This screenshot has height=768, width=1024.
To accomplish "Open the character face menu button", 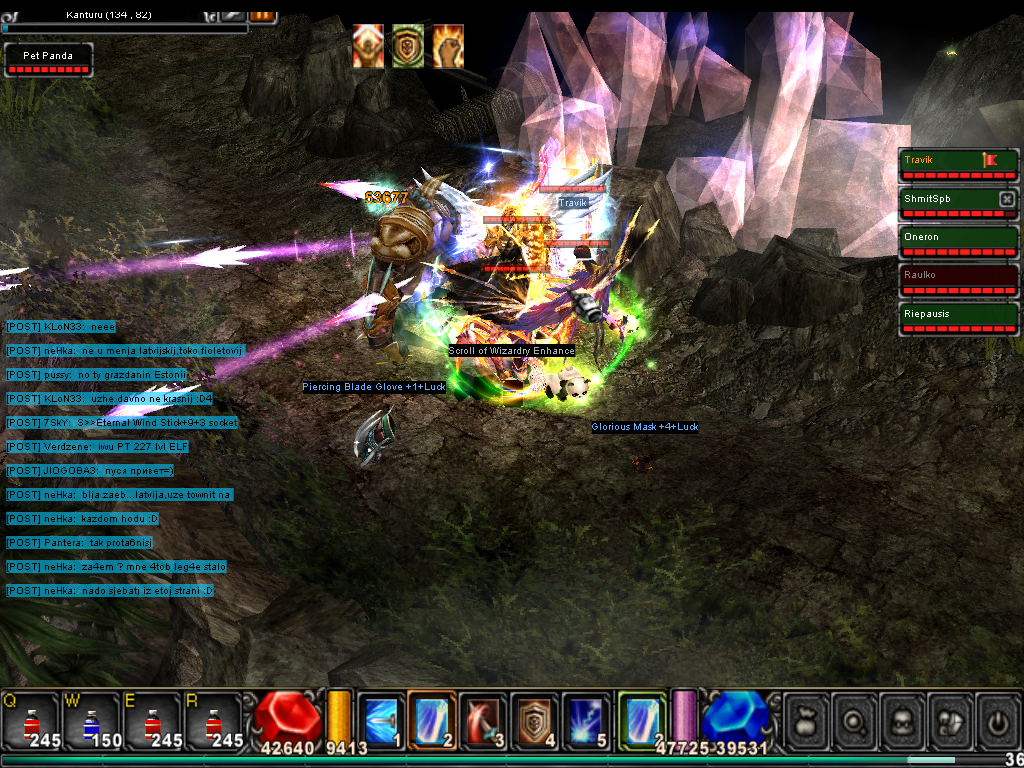I will [x=903, y=720].
